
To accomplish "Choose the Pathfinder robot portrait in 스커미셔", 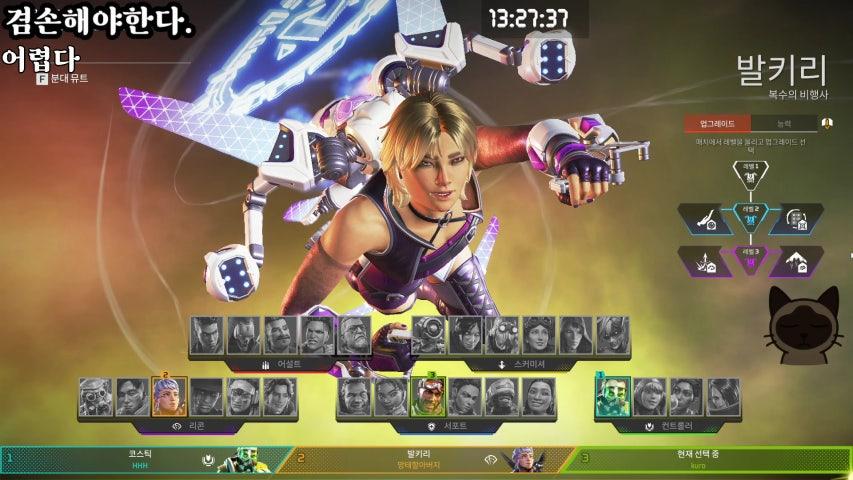I will (430, 336).
